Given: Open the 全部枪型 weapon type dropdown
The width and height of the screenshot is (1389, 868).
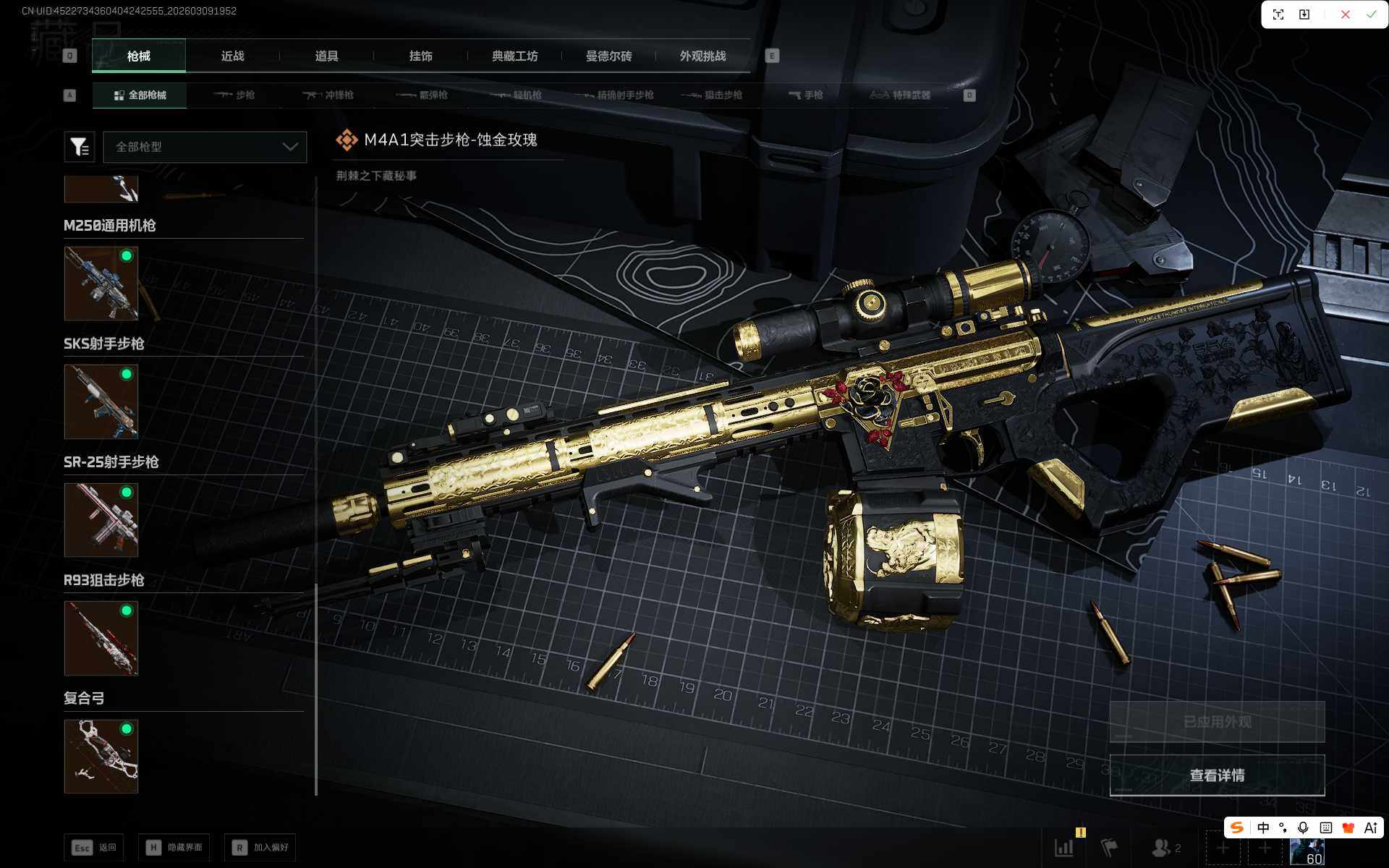Looking at the screenshot, I should 205,147.
